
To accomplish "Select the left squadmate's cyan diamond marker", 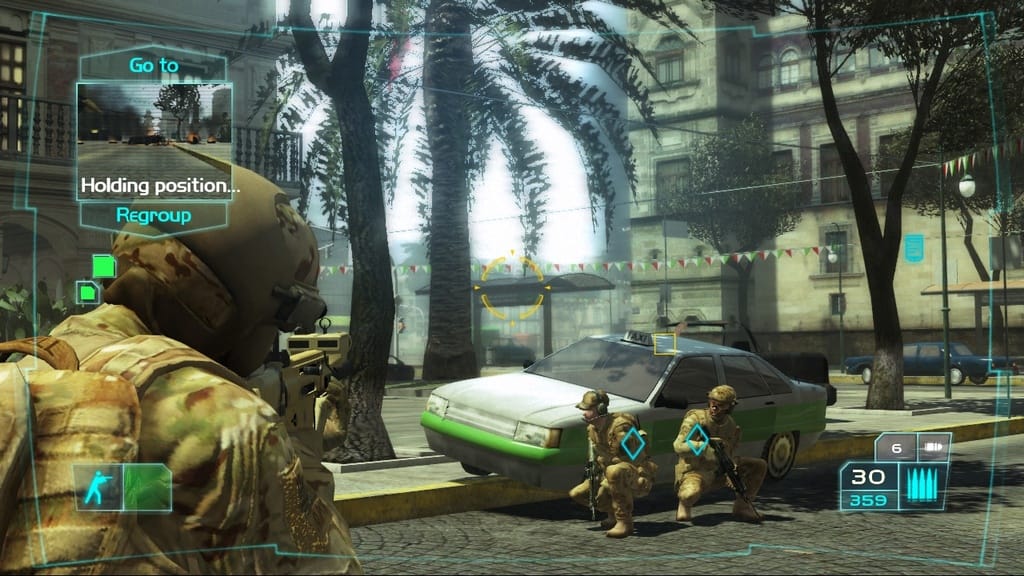I will point(632,443).
